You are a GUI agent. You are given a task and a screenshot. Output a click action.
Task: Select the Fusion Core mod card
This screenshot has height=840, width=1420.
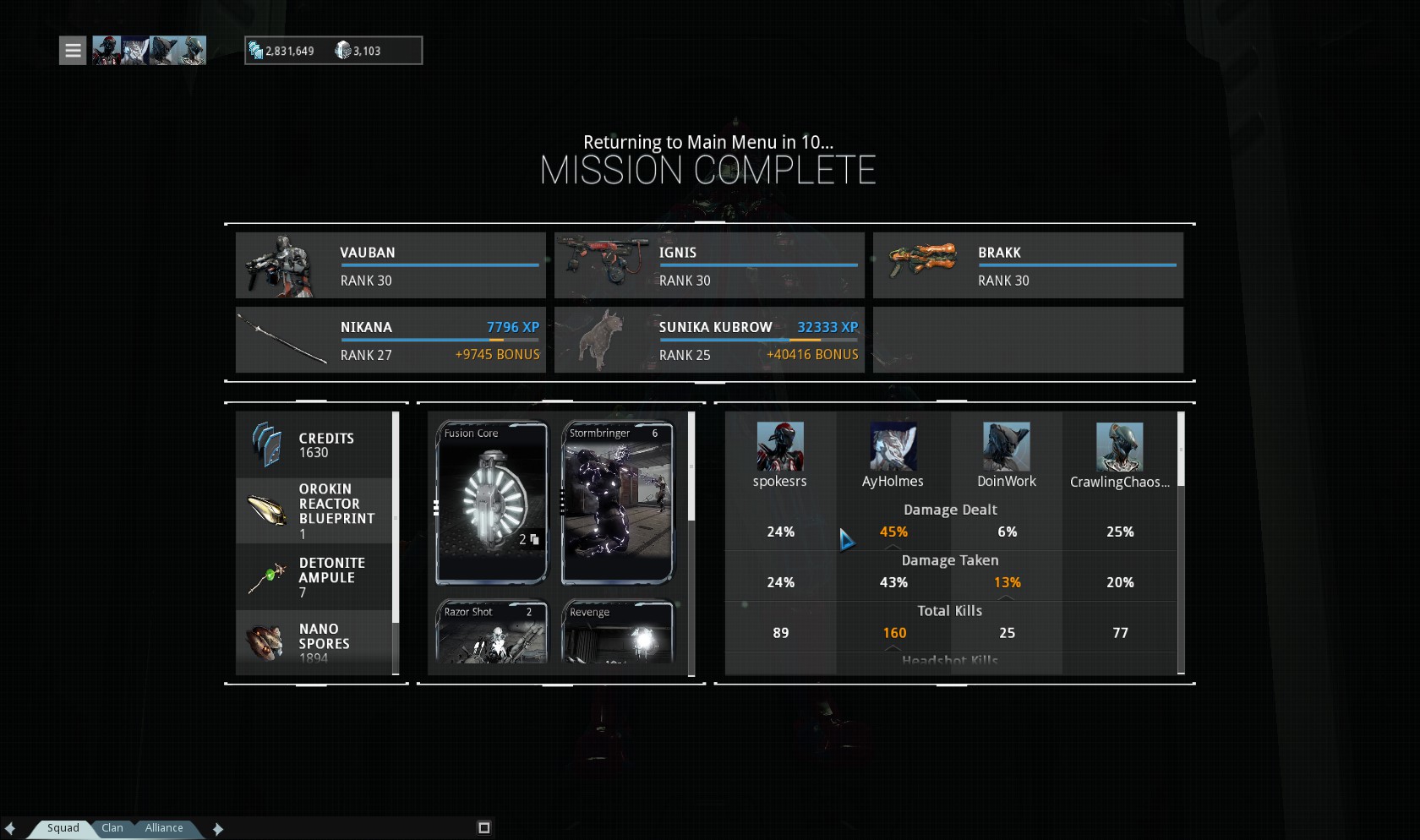491,503
